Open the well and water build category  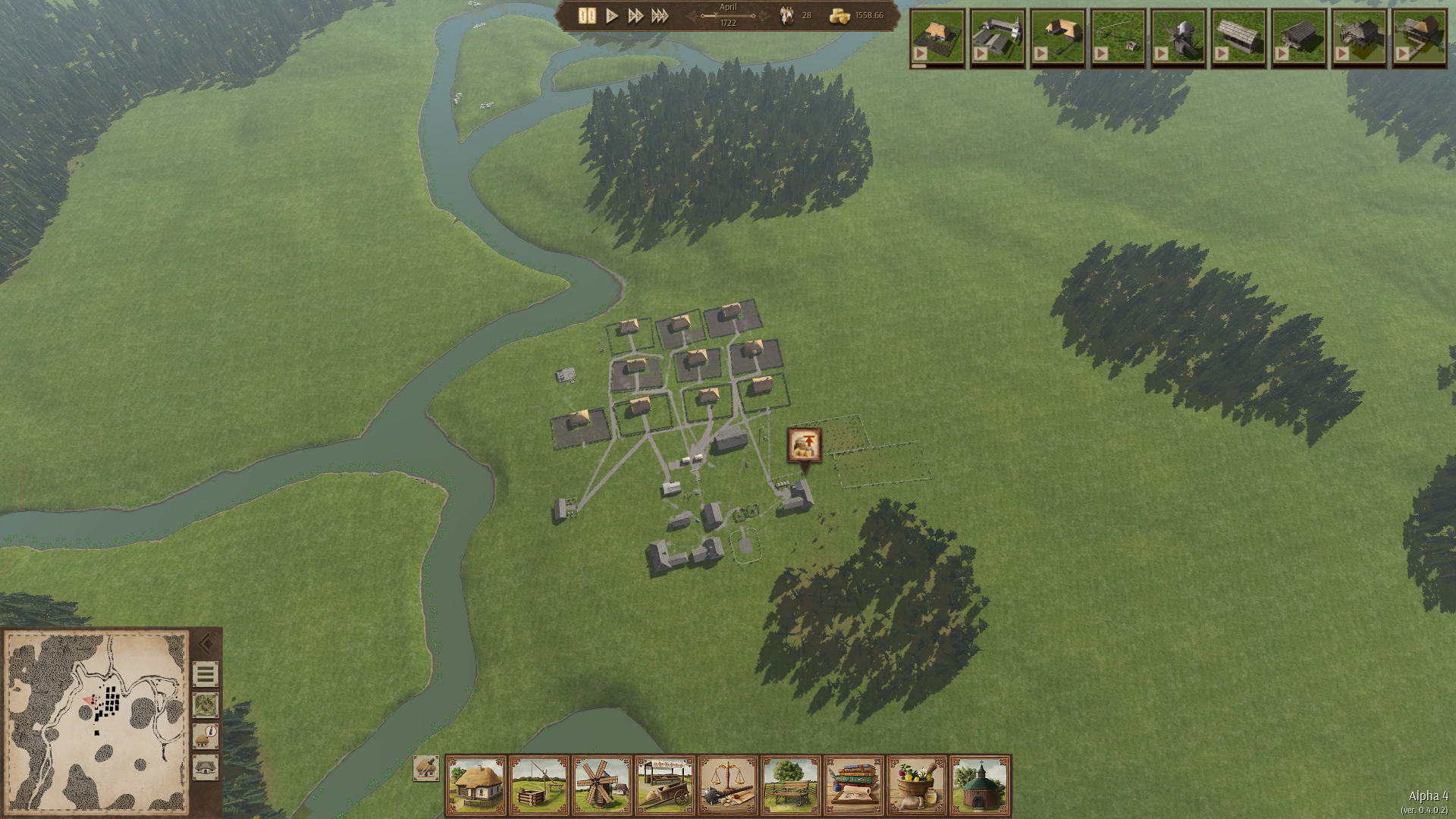539,786
